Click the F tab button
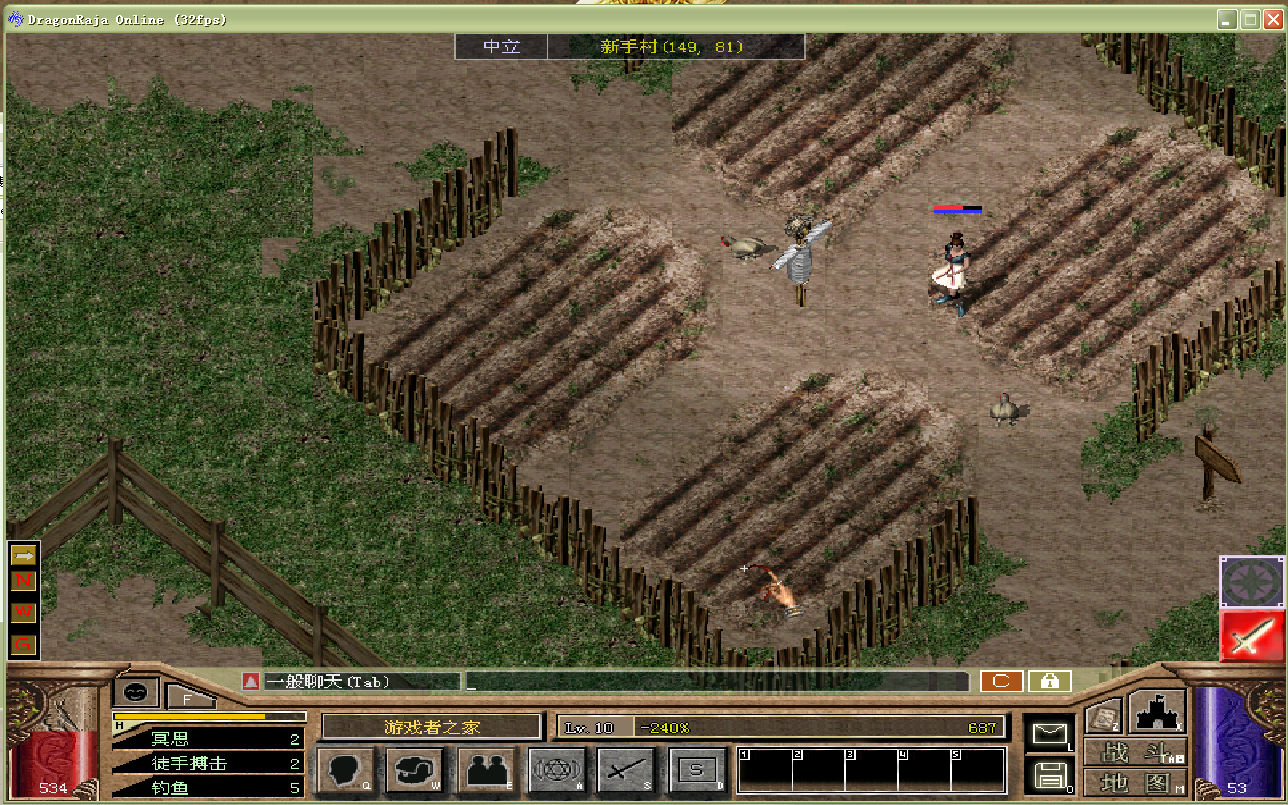 [x=188, y=697]
